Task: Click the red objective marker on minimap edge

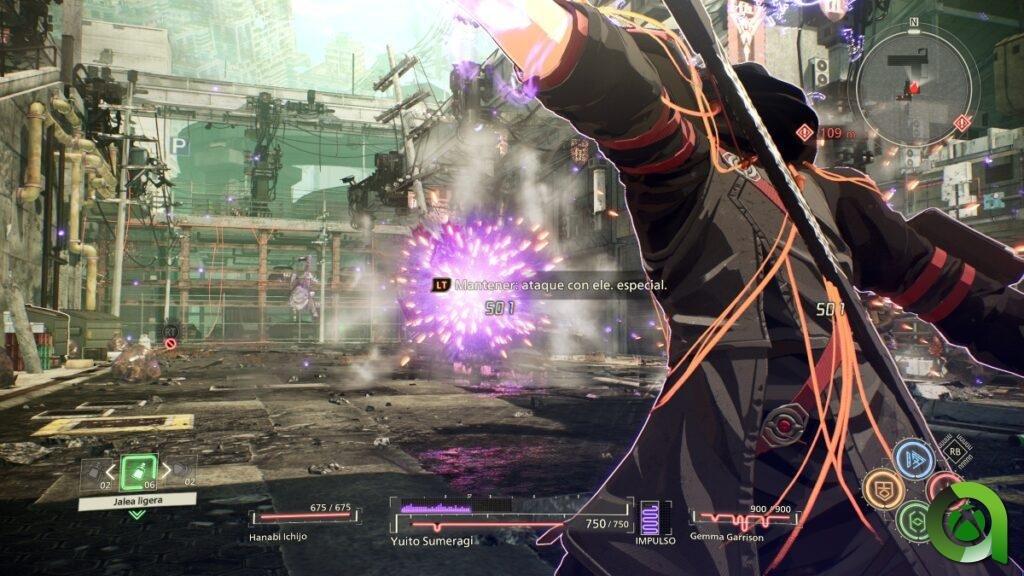Action: tap(962, 123)
